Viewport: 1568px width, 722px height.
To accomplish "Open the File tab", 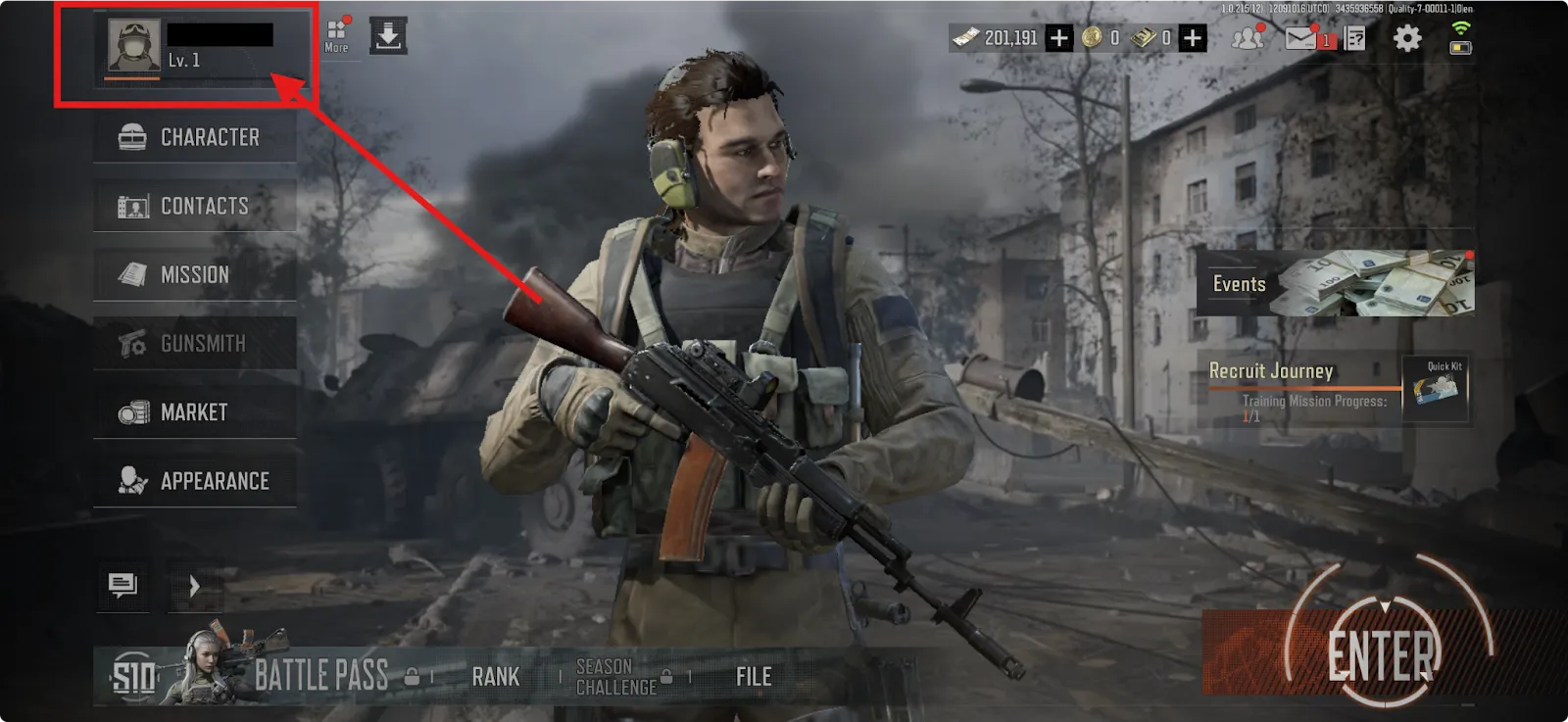I will [x=752, y=676].
